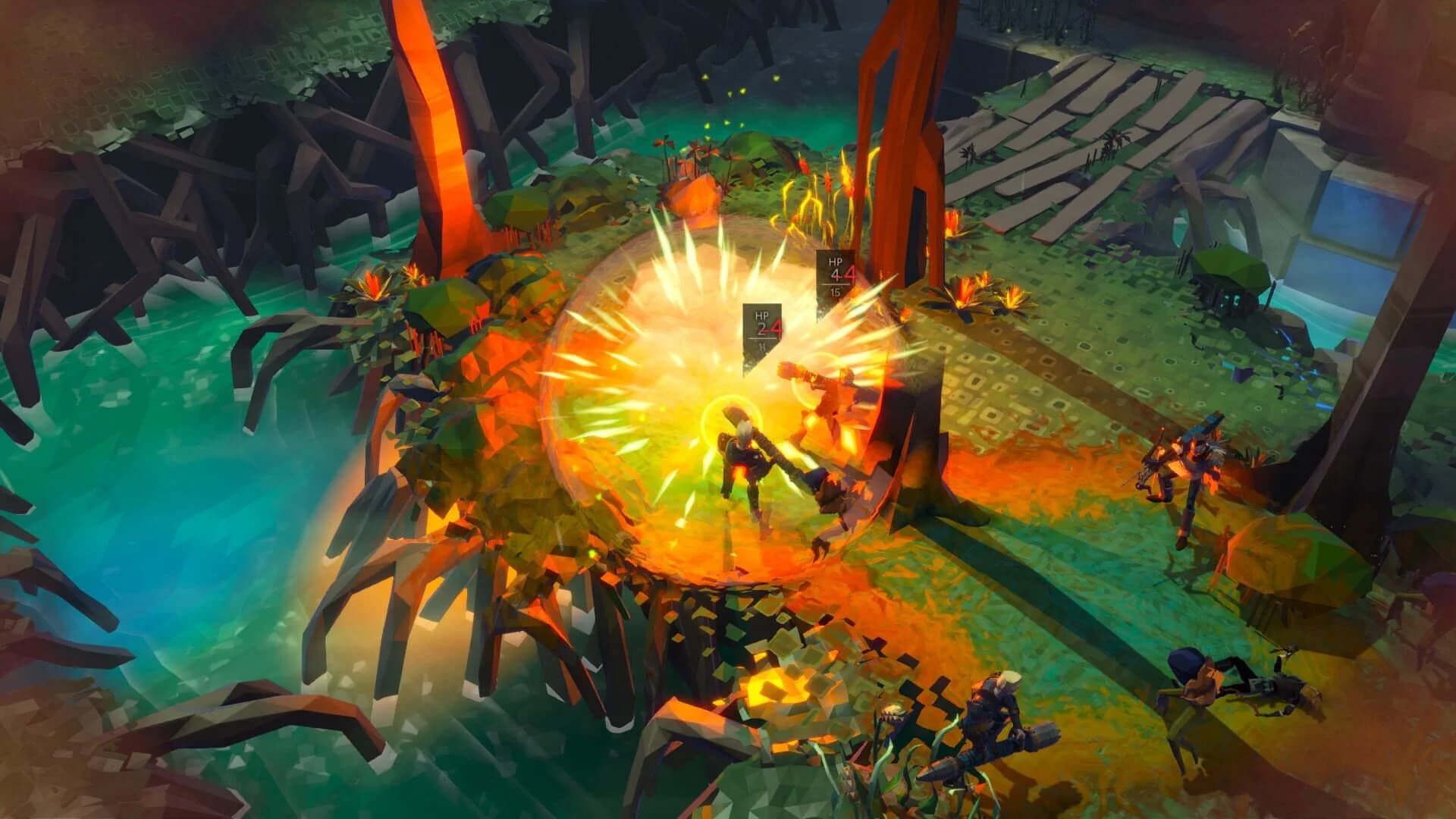
Task: Click the HP 44 damage indicator
Action: 836,269
